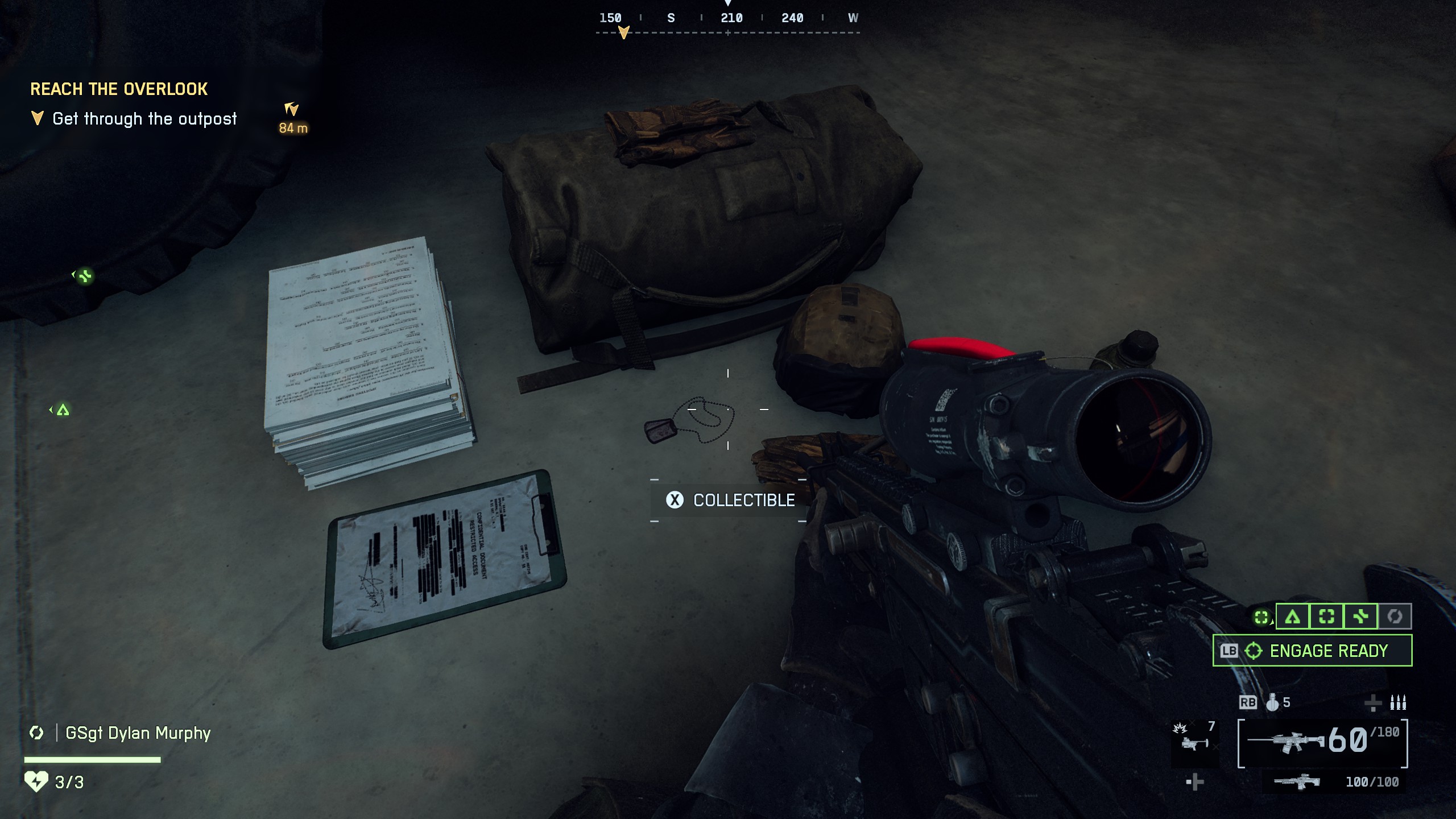Select the grayed-out recycle command icon
The height and width of the screenshot is (819, 1456).
pyautogui.click(x=1395, y=617)
